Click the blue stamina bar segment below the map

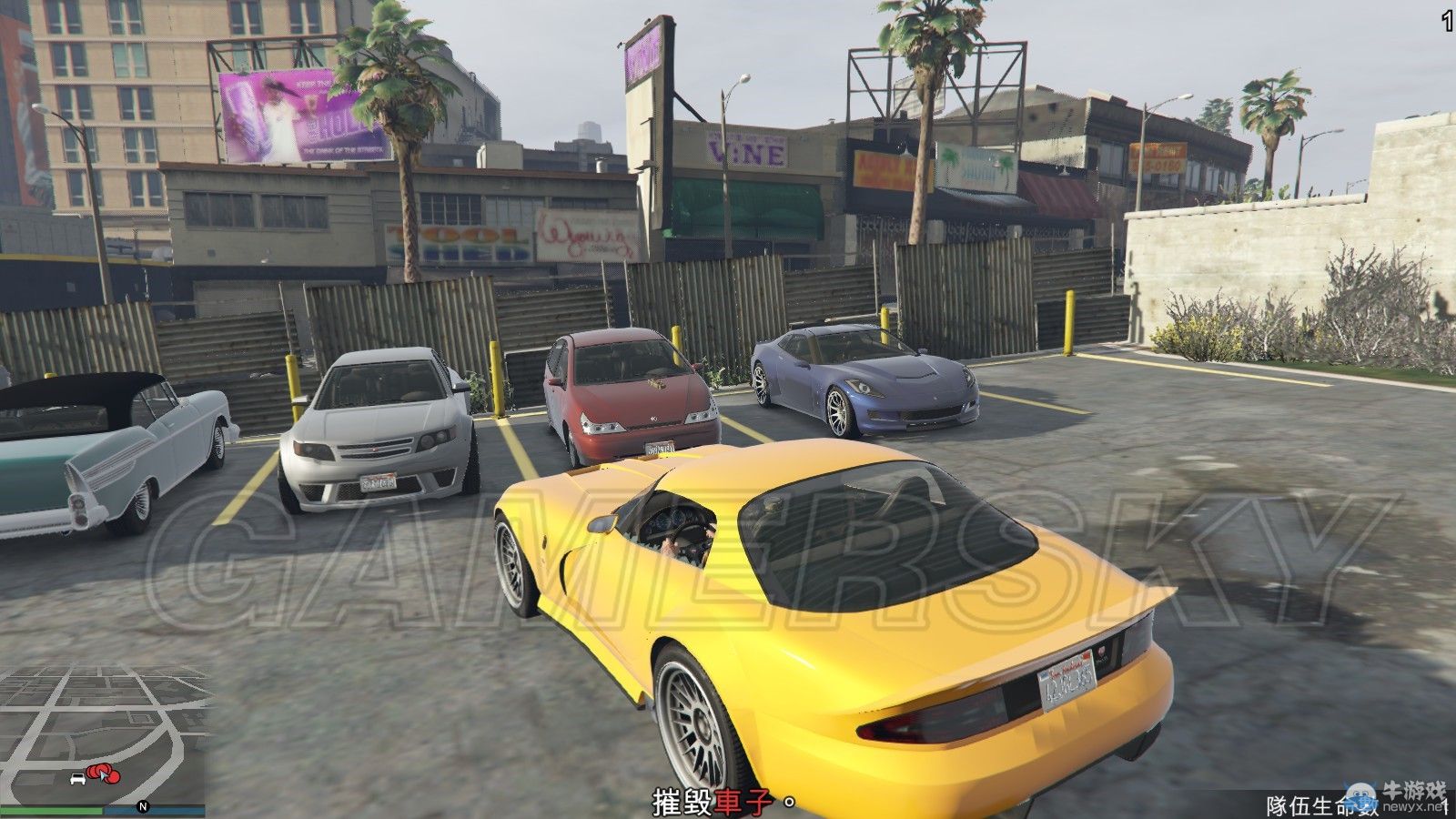click(155, 810)
